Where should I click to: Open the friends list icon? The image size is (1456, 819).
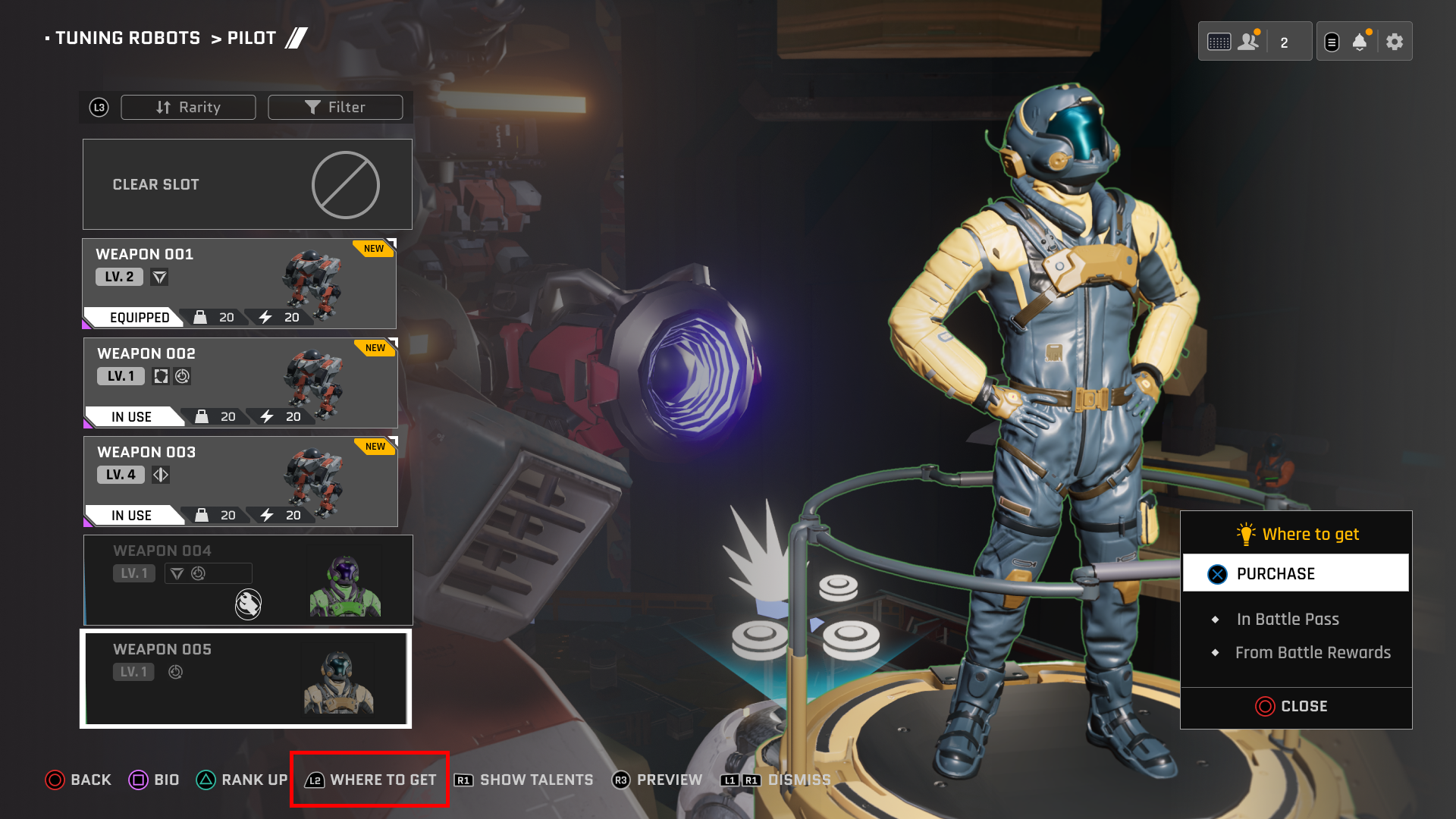point(1247,42)
